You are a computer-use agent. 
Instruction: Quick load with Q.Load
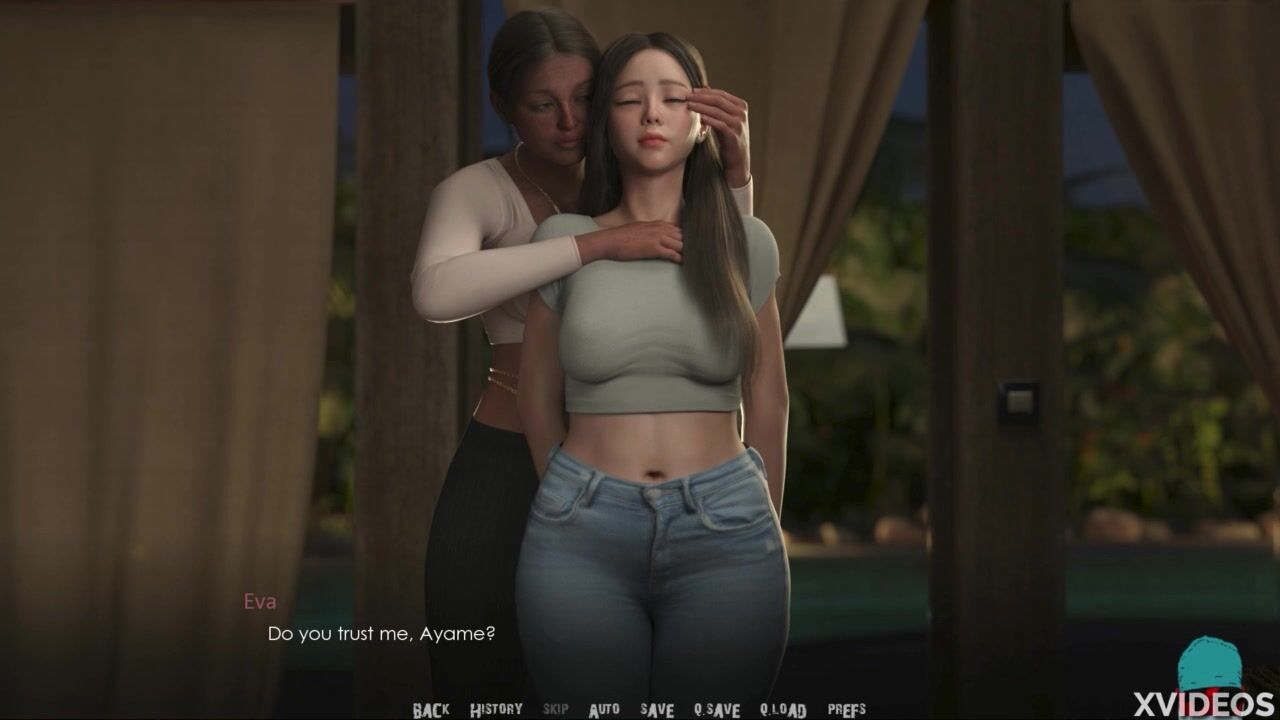point(783,710)
